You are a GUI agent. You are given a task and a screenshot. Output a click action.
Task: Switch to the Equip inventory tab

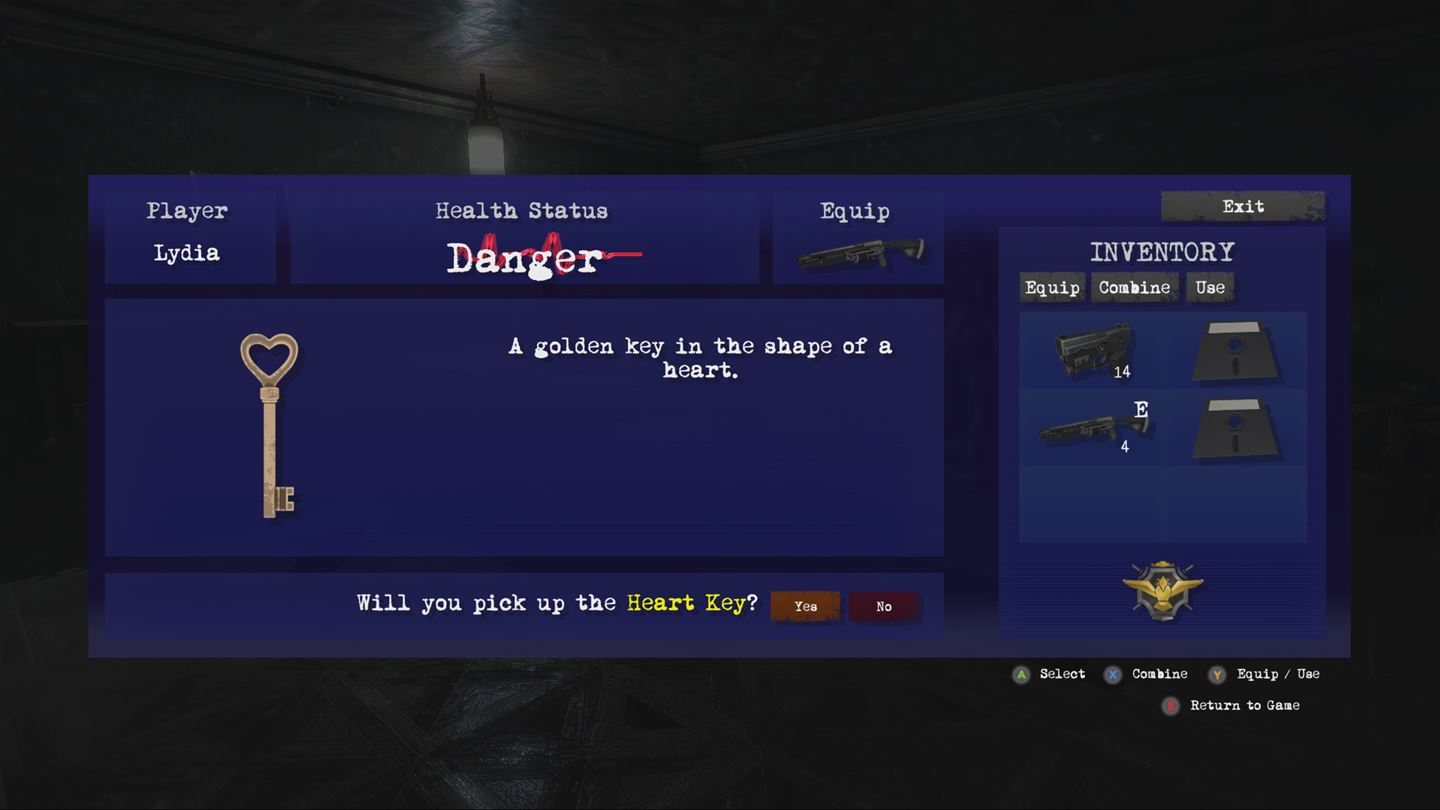(1051, 288)
